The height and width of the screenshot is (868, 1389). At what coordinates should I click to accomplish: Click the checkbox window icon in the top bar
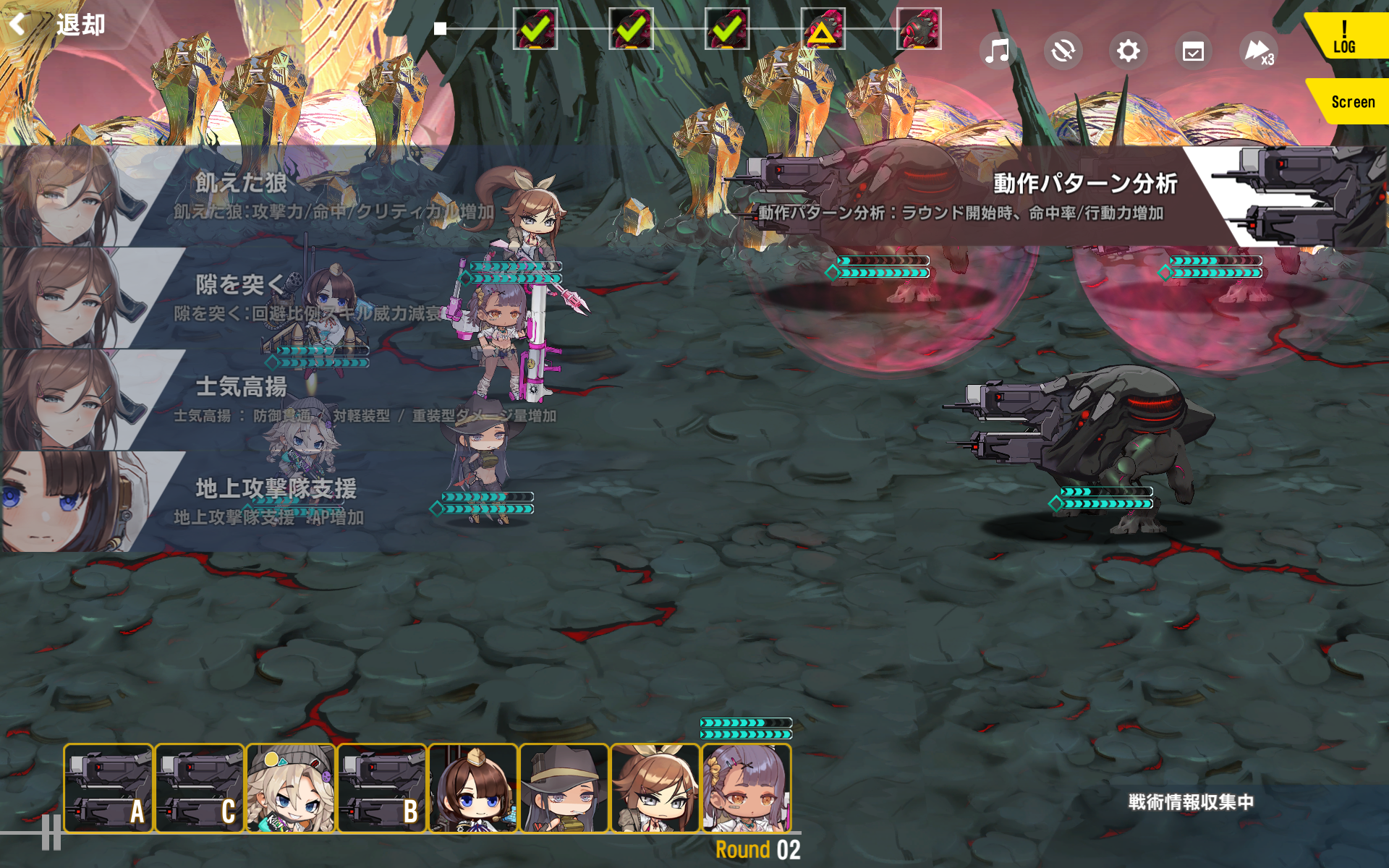click(1193, 51)
